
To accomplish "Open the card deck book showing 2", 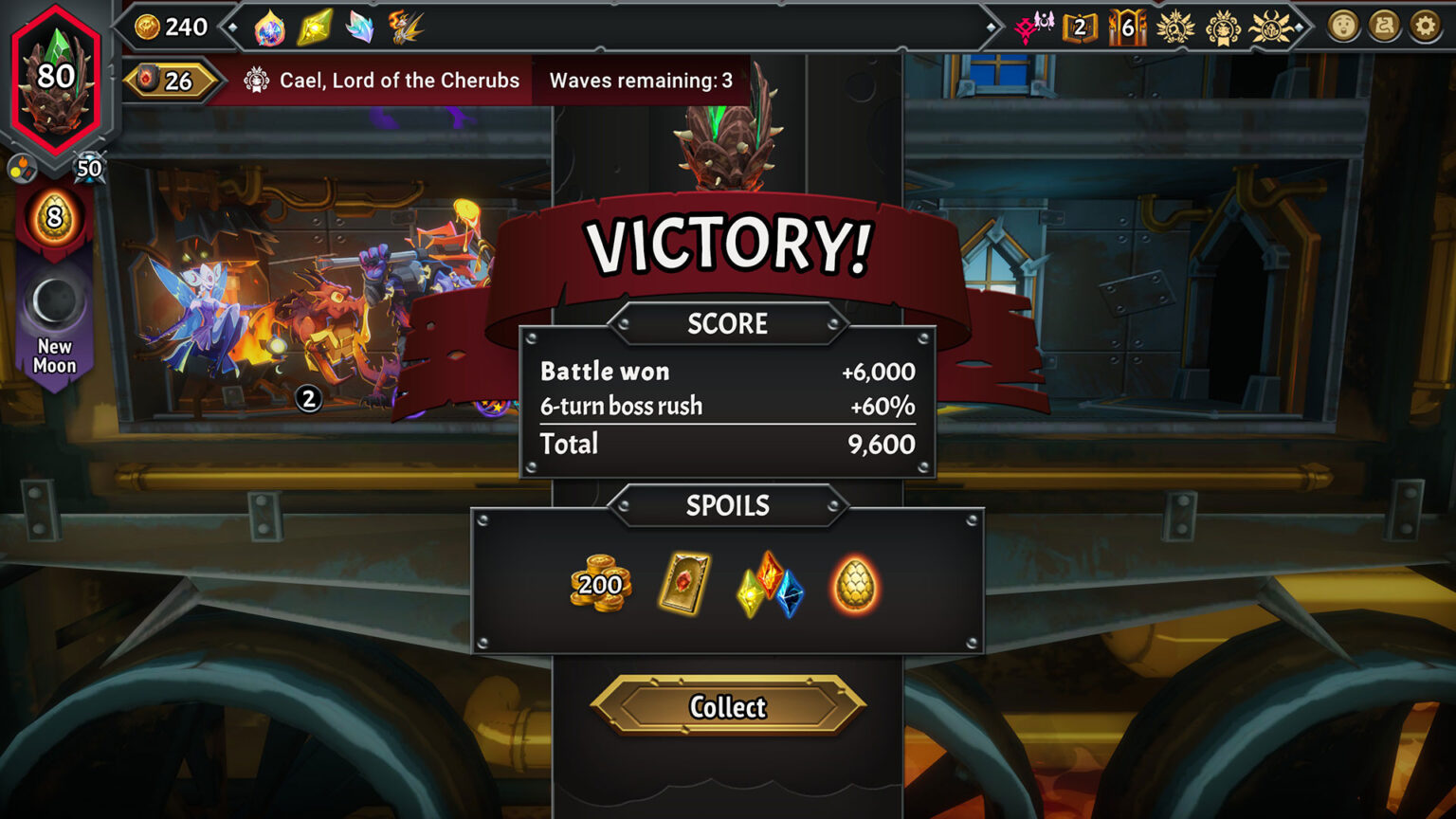I will [1080, 27].
